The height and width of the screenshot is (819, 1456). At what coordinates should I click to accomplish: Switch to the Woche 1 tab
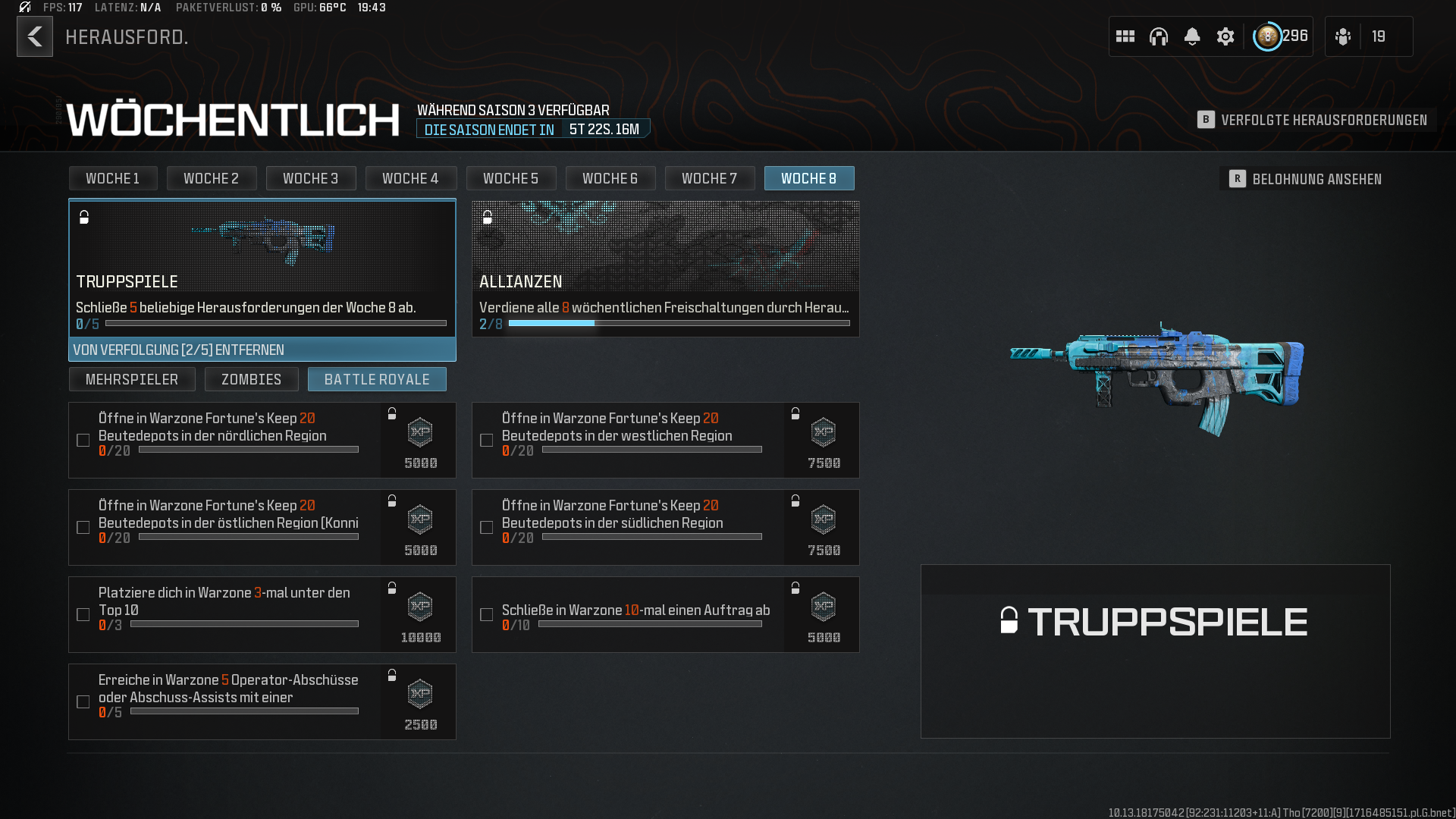[113, 178]
